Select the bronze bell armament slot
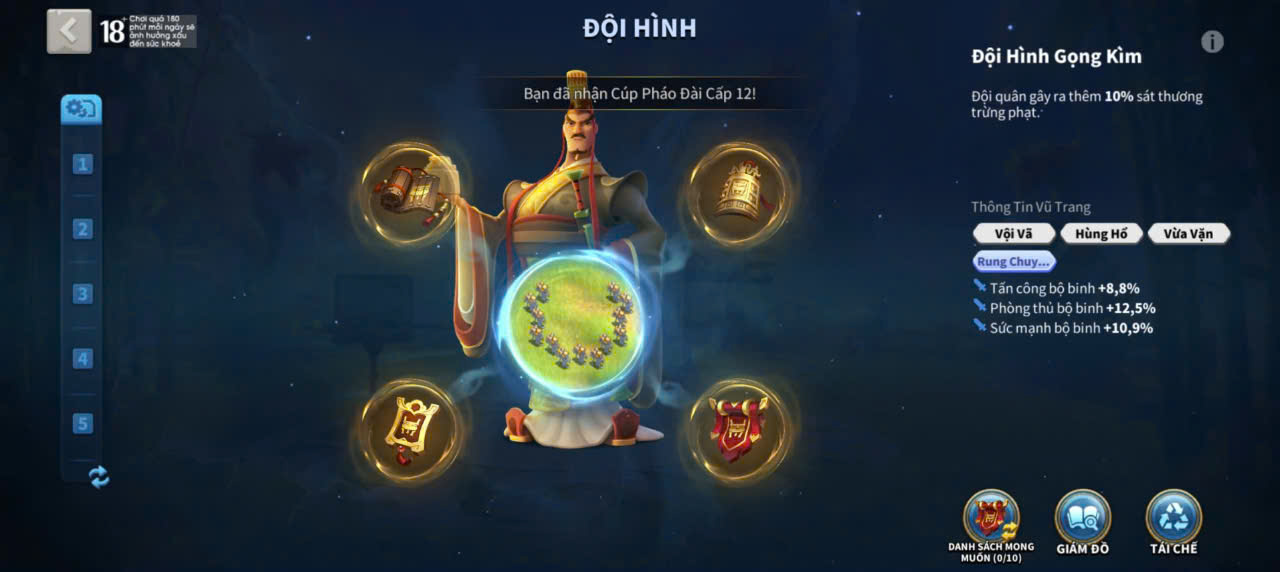Screen dimensions: 1280x572 click(738, 192)
